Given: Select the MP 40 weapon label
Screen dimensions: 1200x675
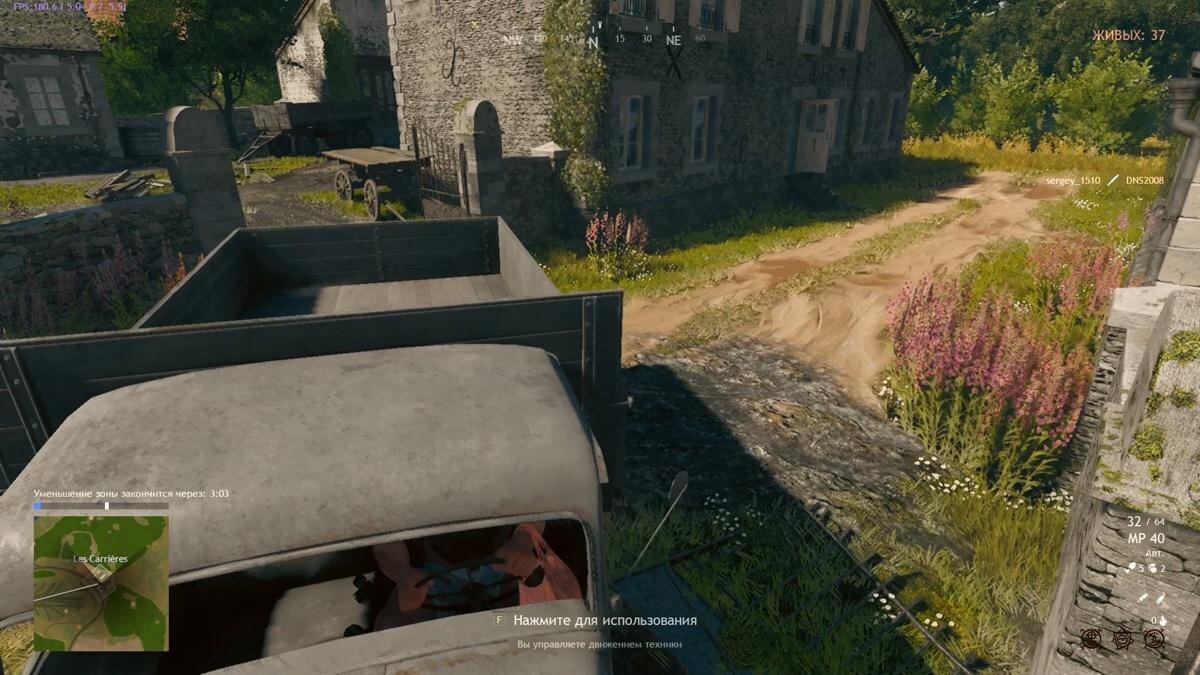Looking at the screenshot, I should (1146, 538).
